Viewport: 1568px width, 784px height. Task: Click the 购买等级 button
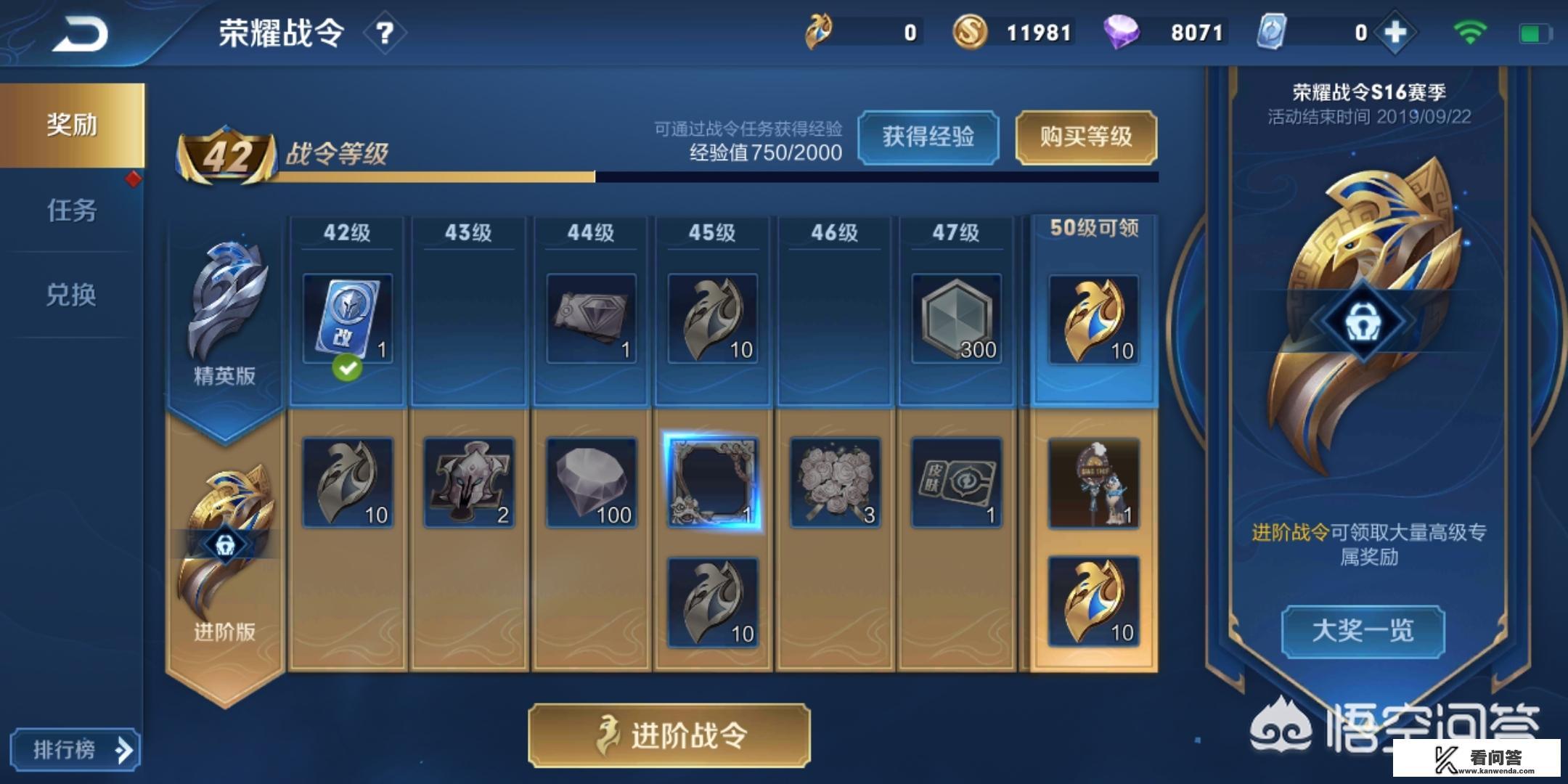(1086, 139)
